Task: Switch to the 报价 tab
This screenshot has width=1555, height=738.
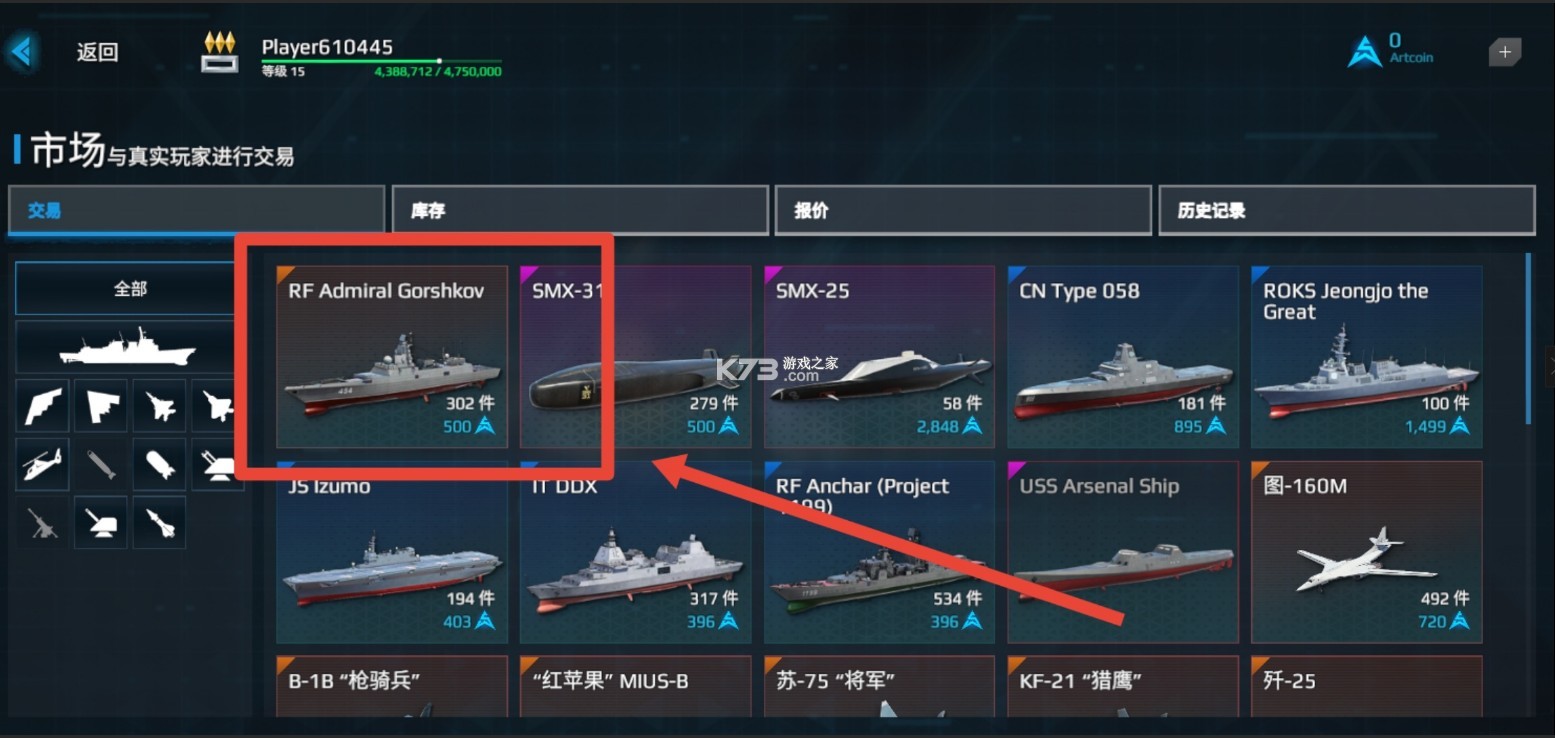Action: [x=963, y=210]
